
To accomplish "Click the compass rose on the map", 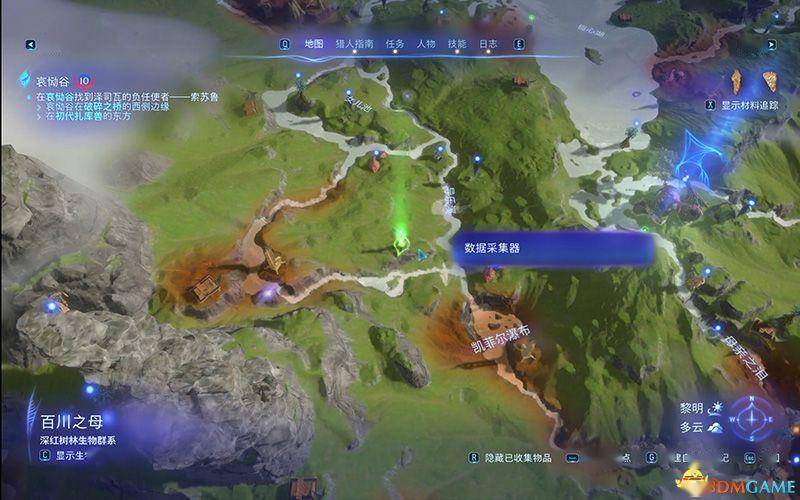I will 750,418.
